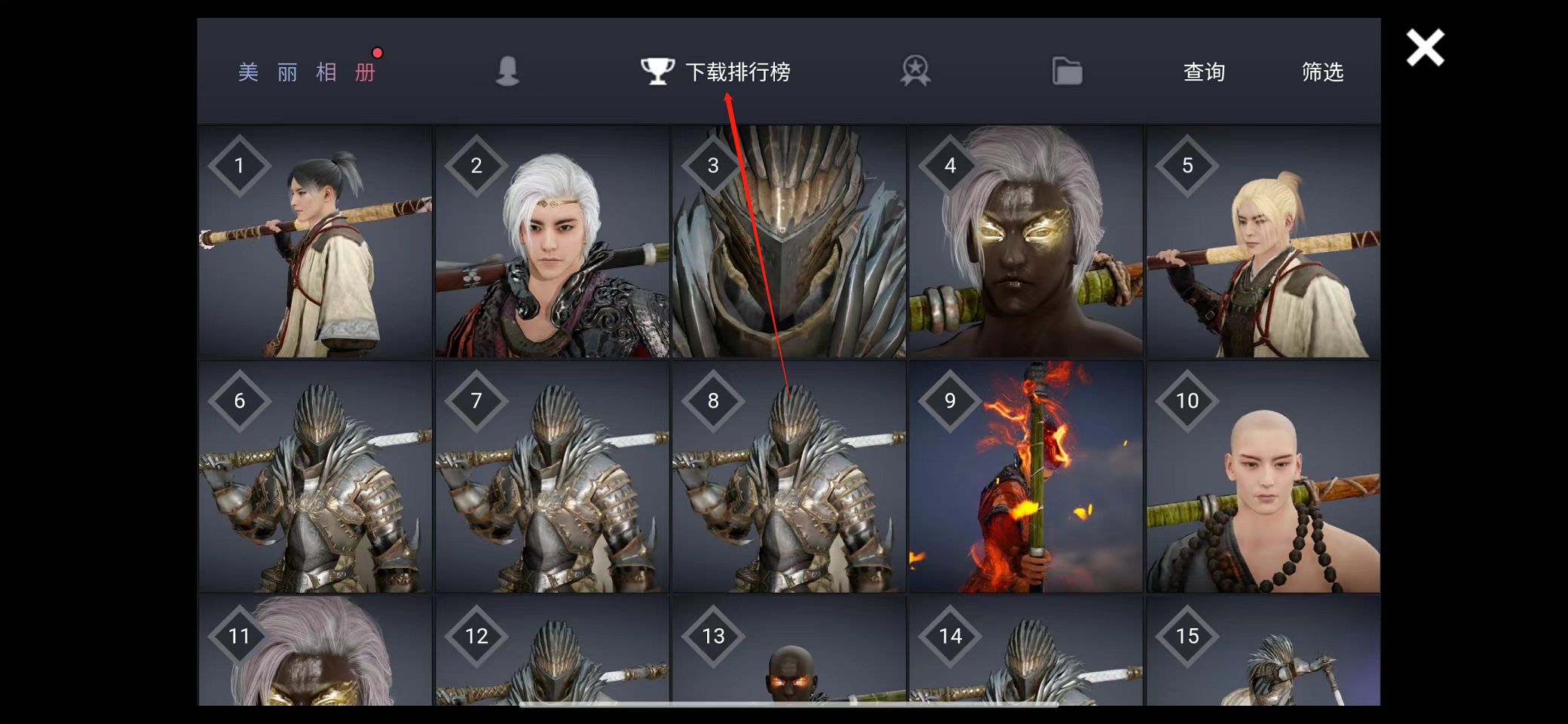
Task: Select rank 5 blonde character preset
Action: [x=1263, y=241]
